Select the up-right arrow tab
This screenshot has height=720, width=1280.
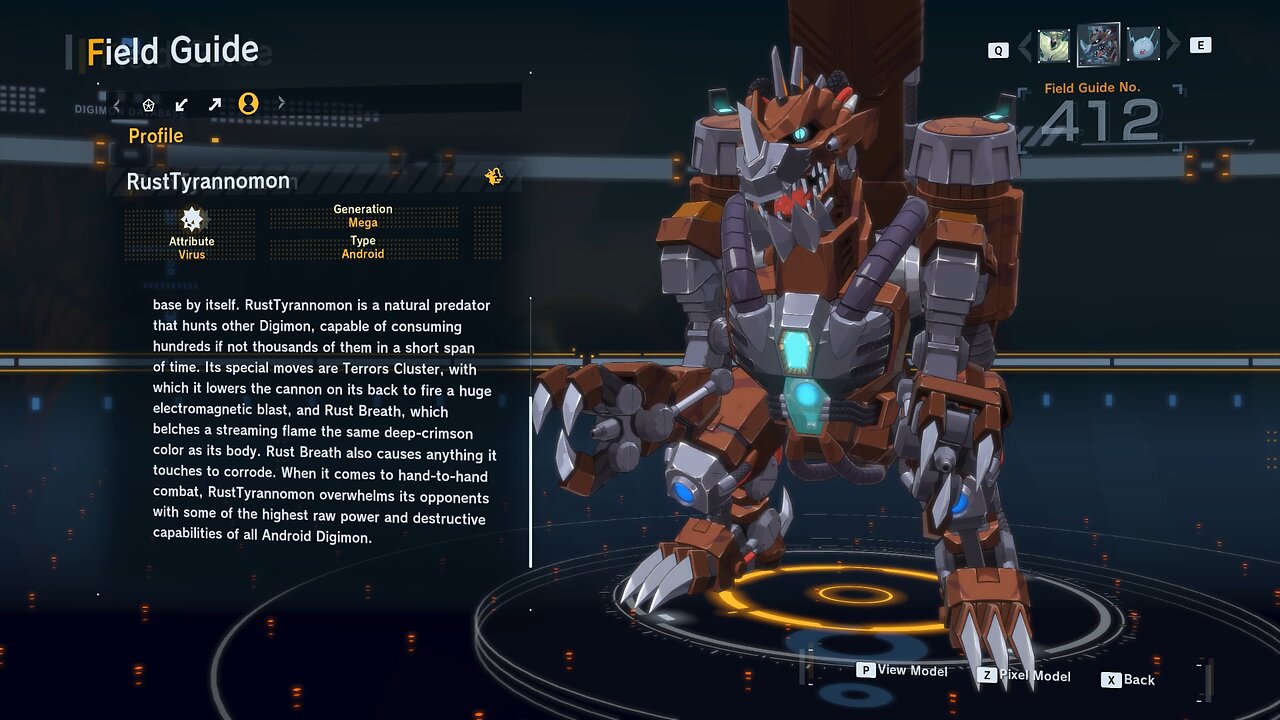tap(214, 104)
